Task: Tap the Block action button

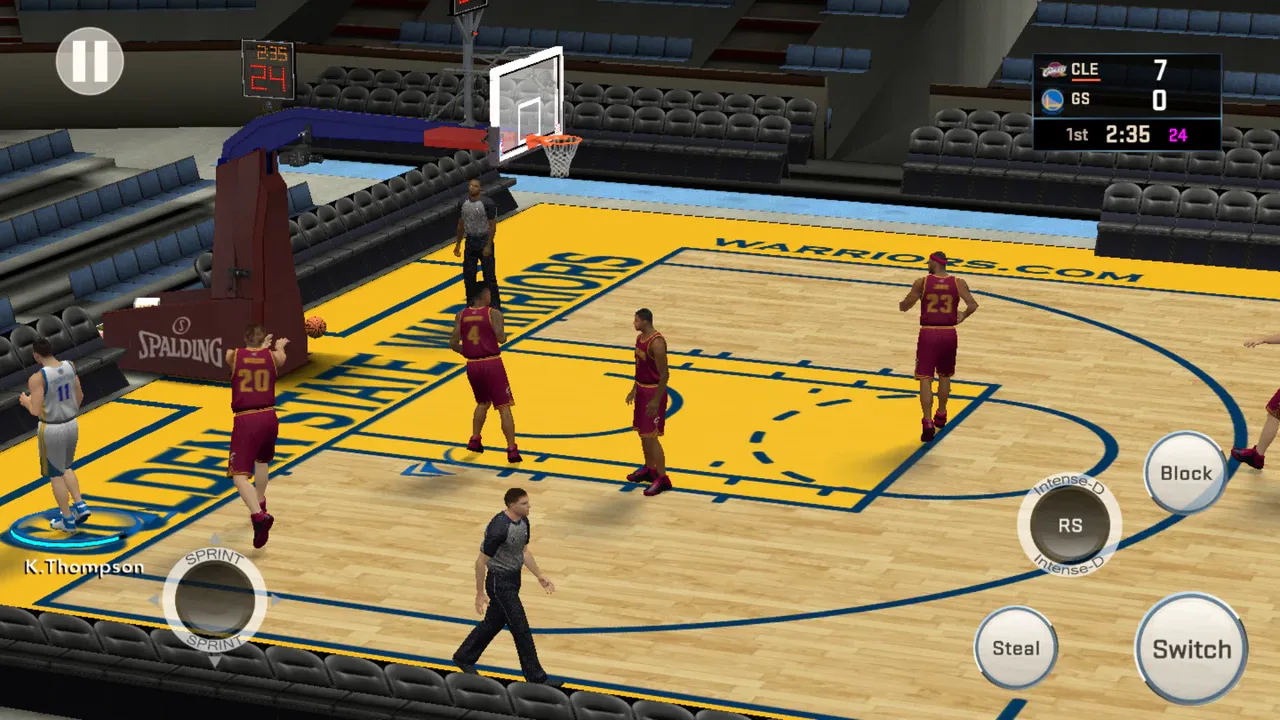Action: [1185, 473]
